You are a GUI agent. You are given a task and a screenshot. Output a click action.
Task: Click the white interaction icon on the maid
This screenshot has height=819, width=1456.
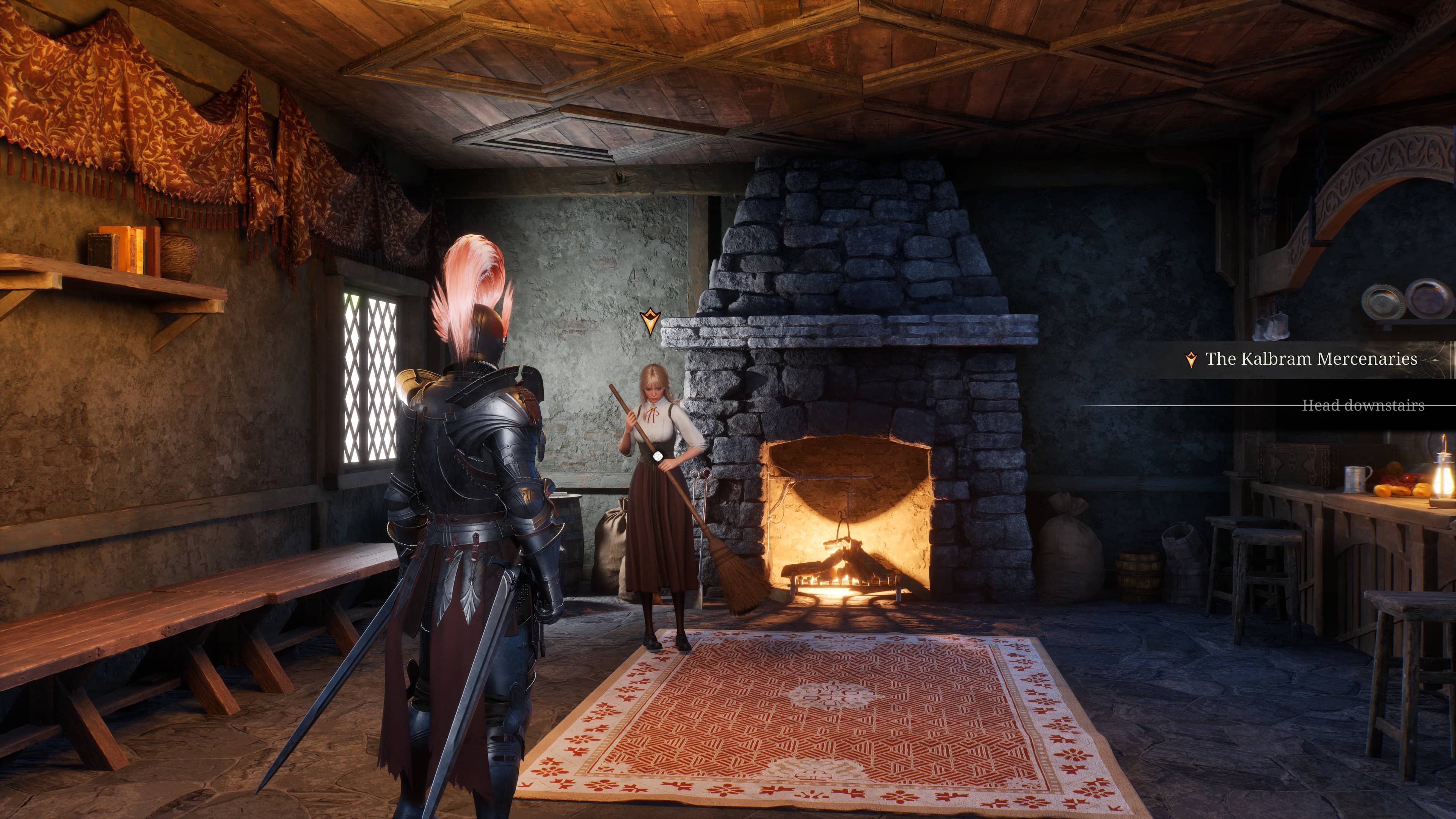pos(658,456)
